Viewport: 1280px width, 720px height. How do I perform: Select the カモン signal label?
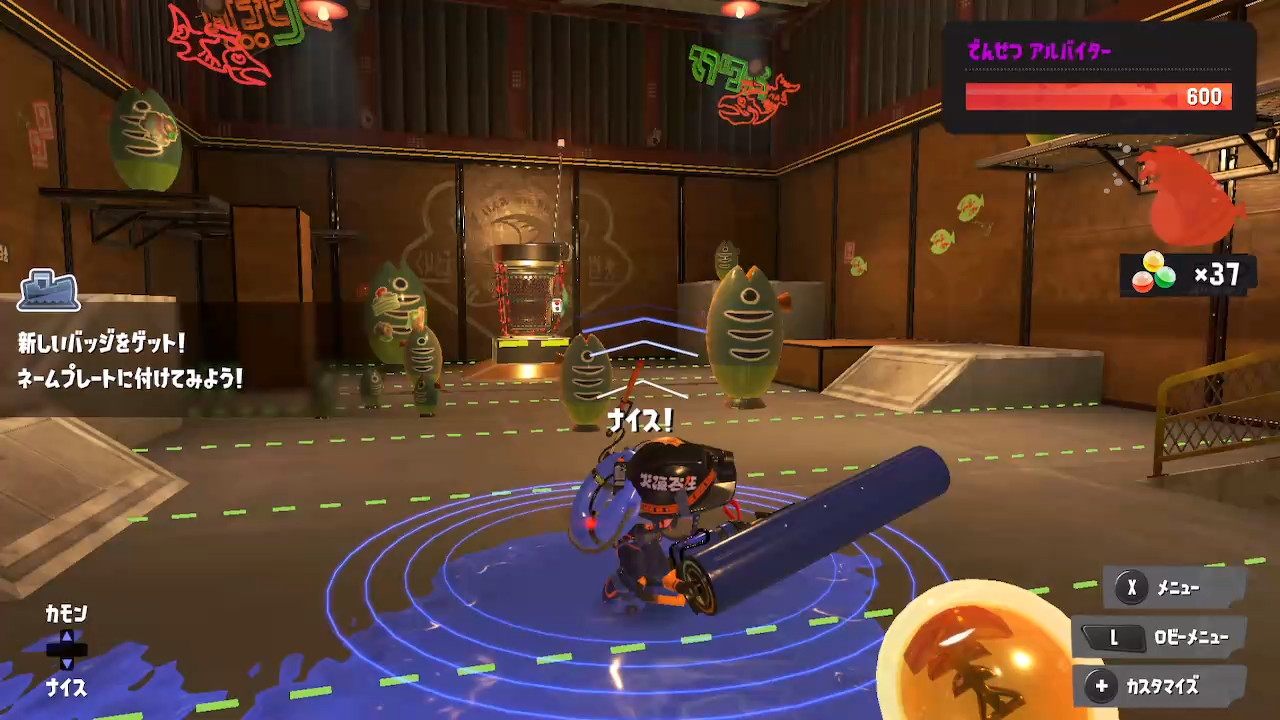tap(66, 614)
